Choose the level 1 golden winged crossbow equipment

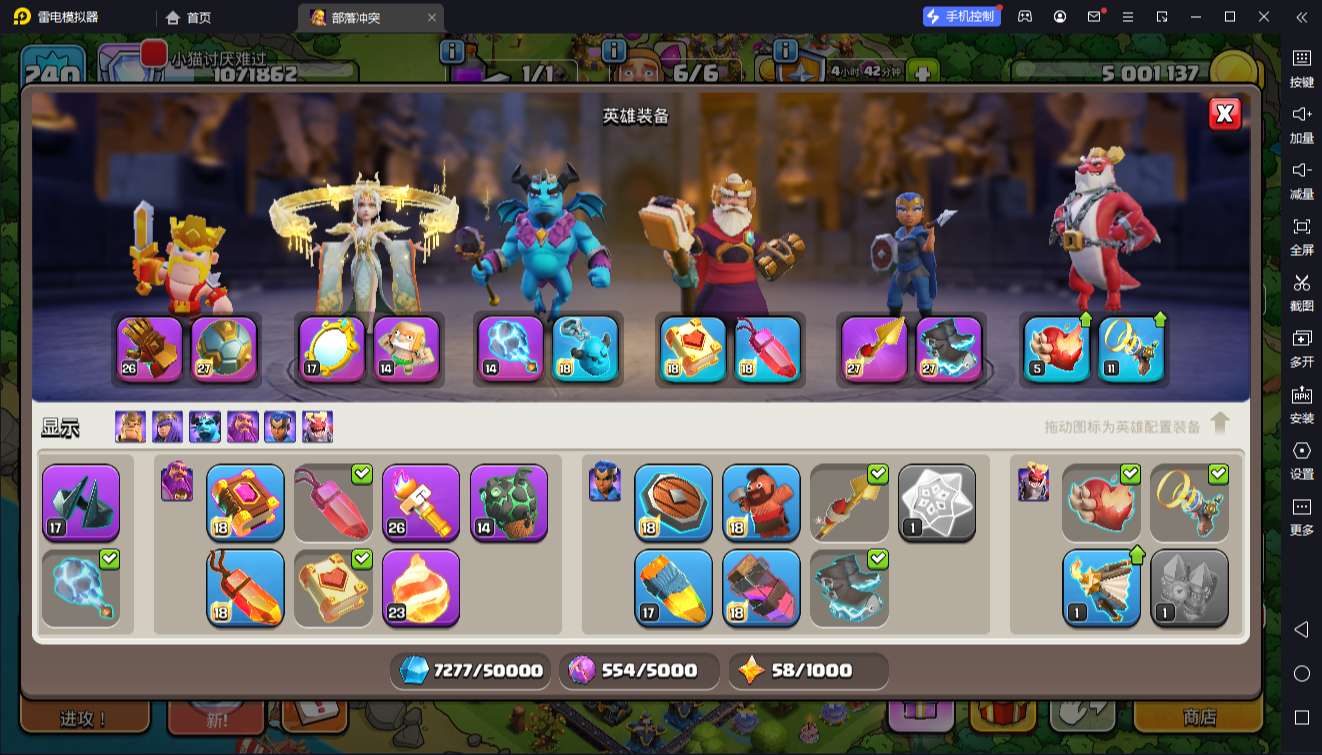(1101, 588)
